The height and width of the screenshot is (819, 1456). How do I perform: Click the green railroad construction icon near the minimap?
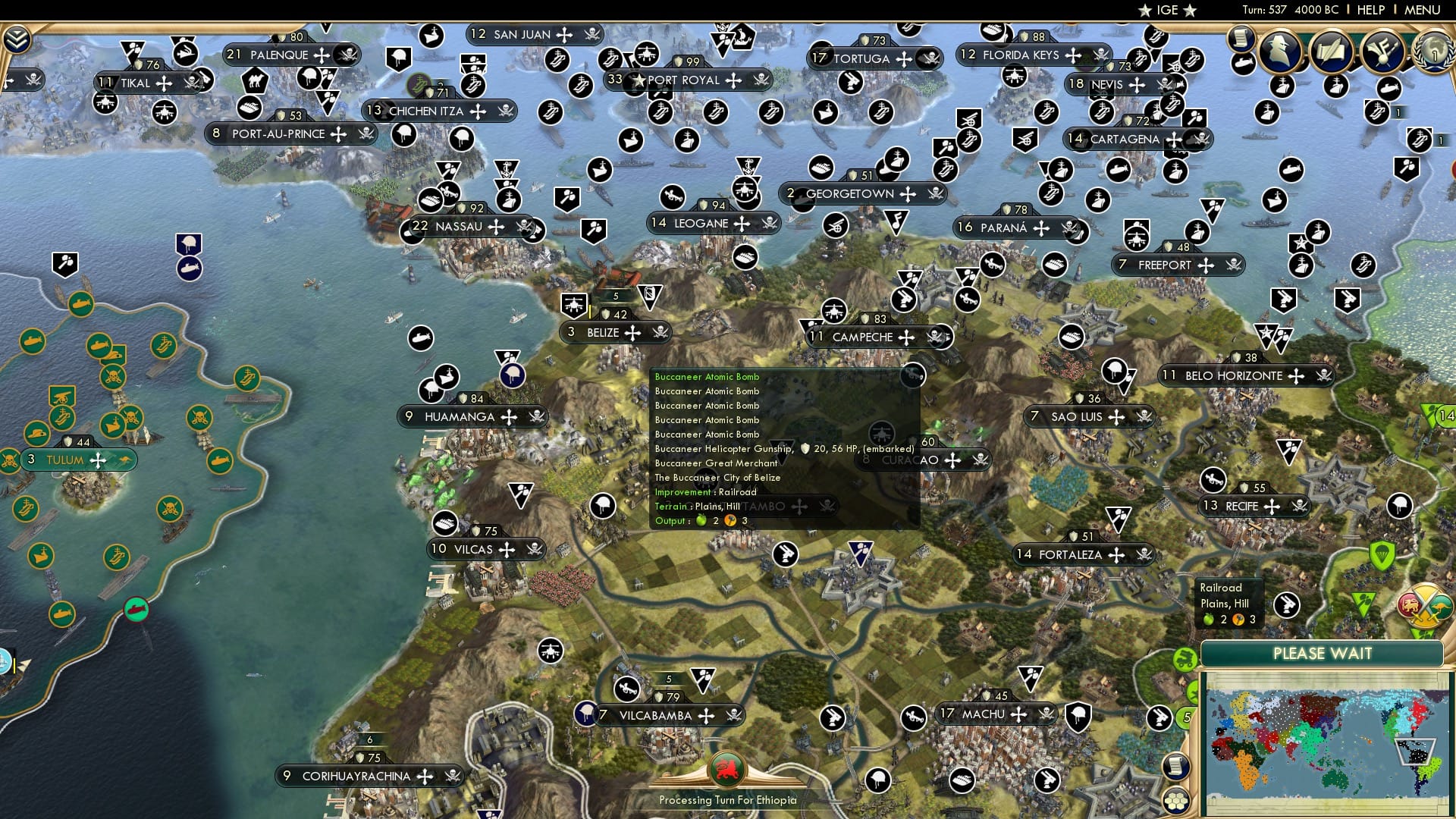point(1184,657)
